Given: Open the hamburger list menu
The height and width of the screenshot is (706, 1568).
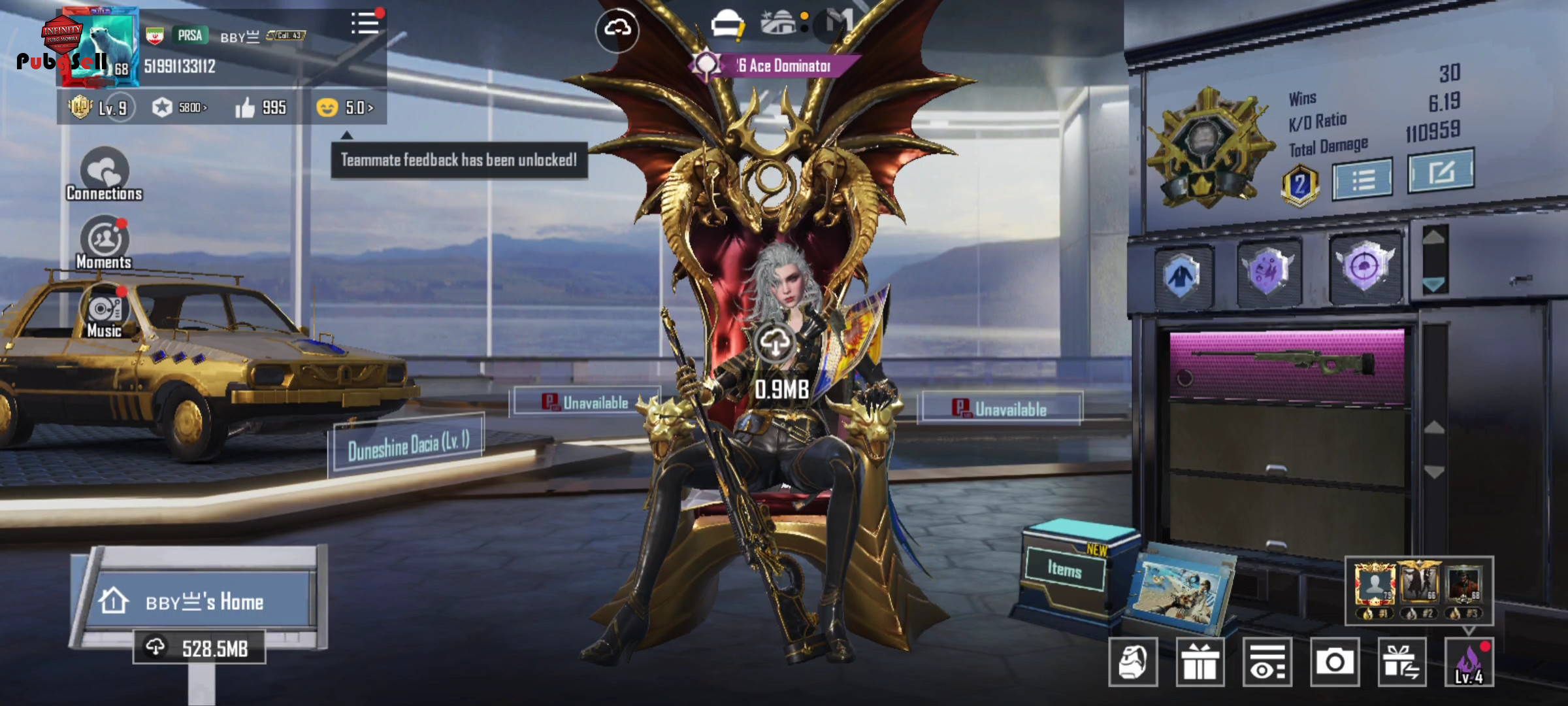Looking at the screenshot, I should tap(365, 24).
